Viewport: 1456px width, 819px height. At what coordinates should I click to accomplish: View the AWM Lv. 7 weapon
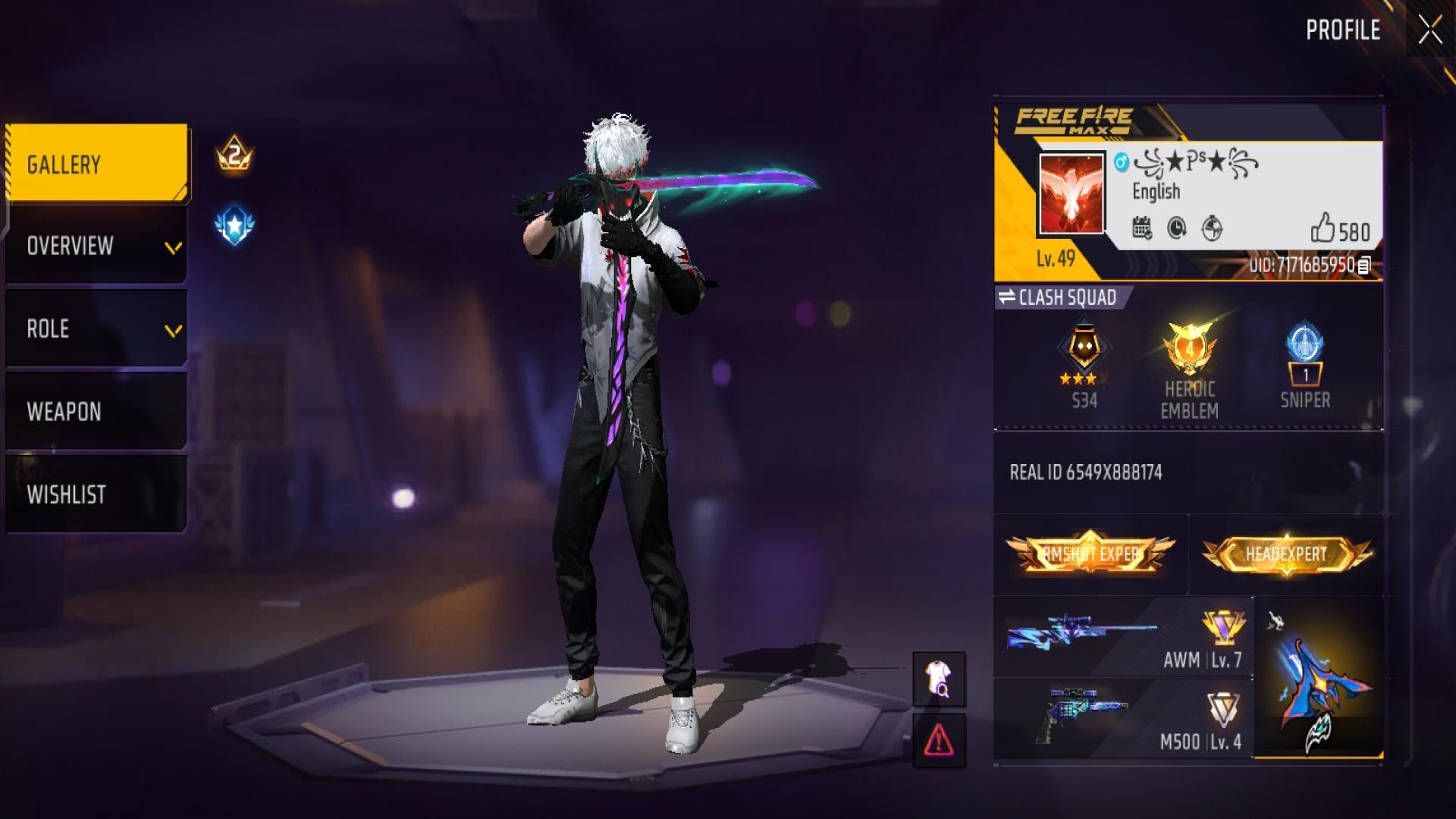[1124, 638]
